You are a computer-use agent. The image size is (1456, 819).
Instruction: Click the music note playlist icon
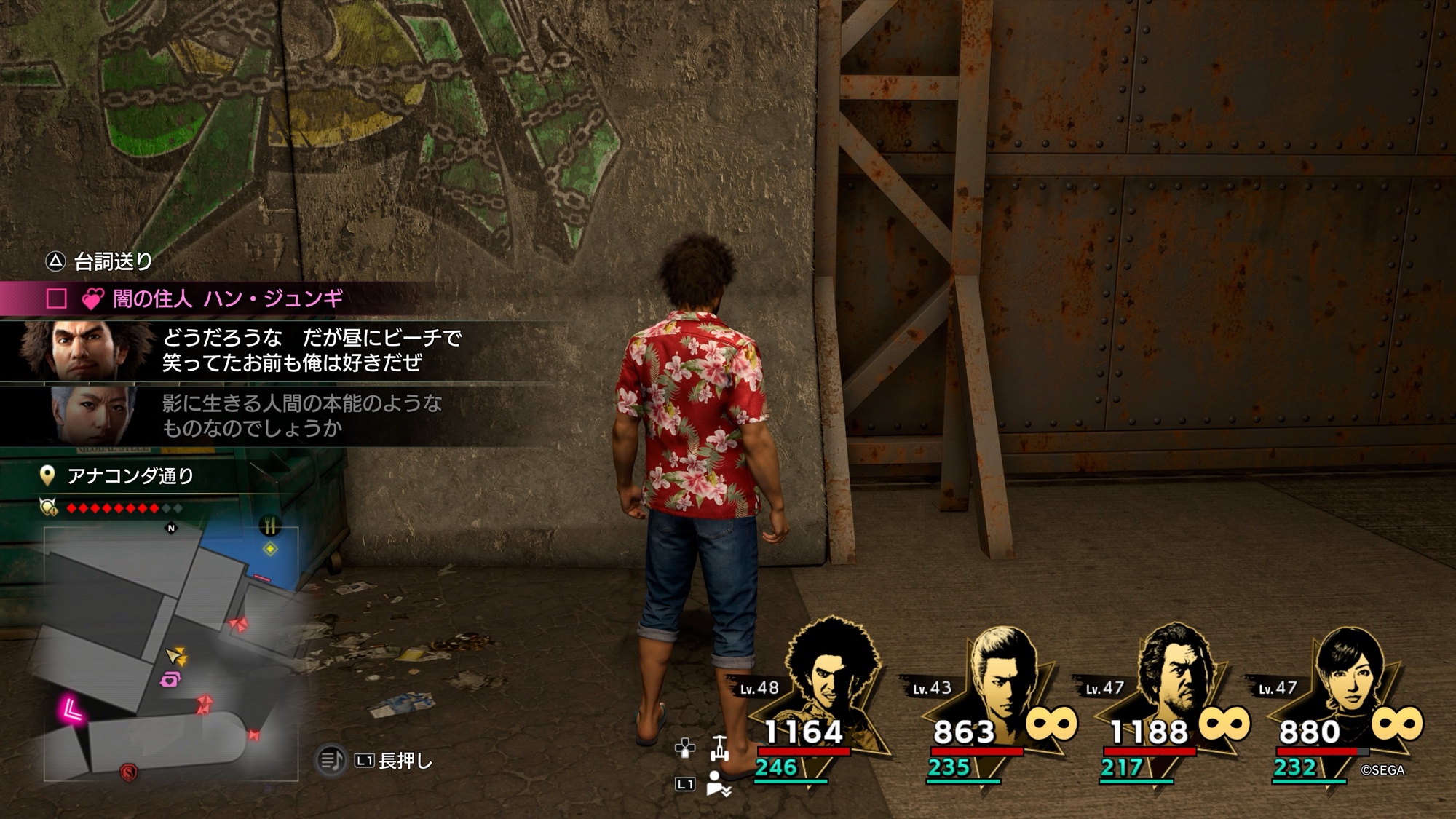(x=331, y=761)
